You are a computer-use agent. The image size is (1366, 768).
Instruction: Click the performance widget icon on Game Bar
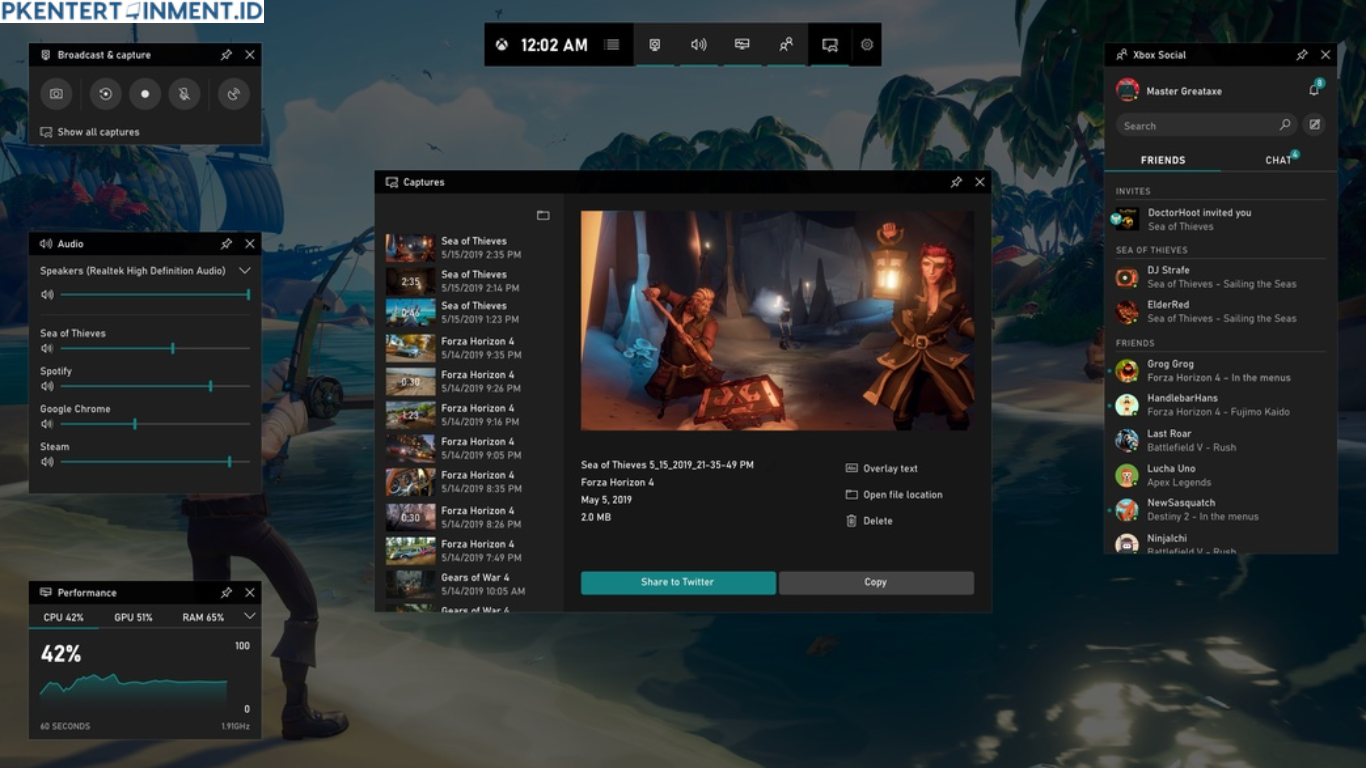741,44
